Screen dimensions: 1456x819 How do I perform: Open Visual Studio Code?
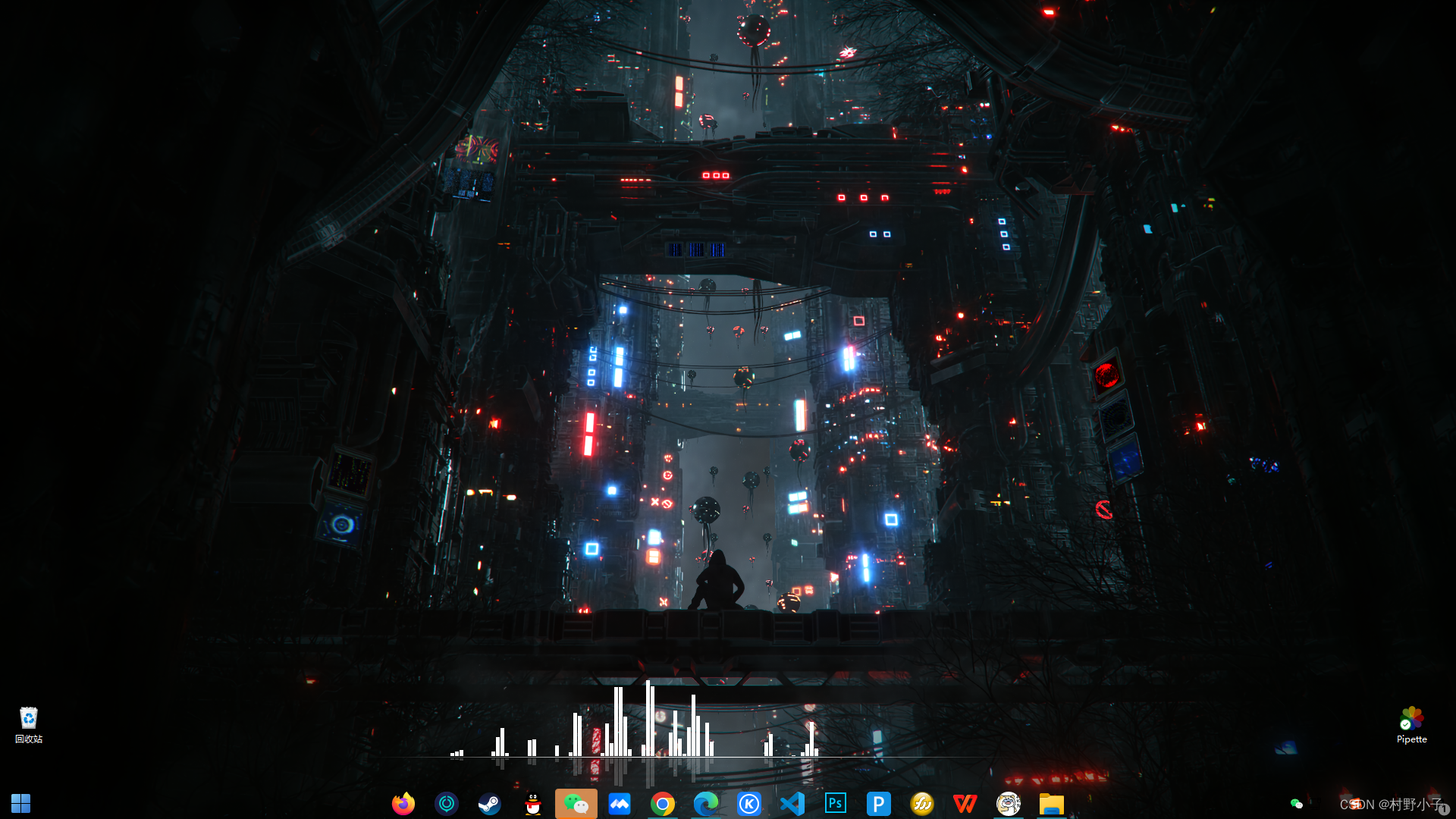pos(792,803)
